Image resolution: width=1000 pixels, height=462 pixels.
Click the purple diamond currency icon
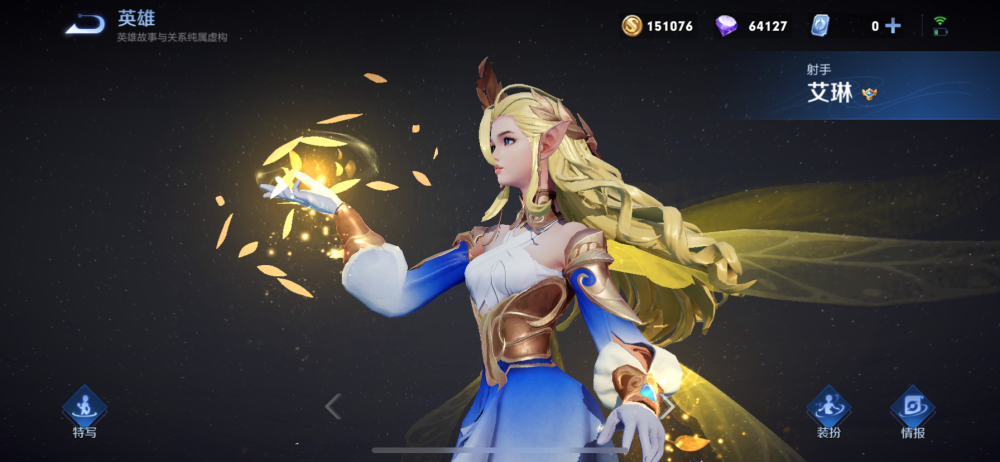[727, 26]
